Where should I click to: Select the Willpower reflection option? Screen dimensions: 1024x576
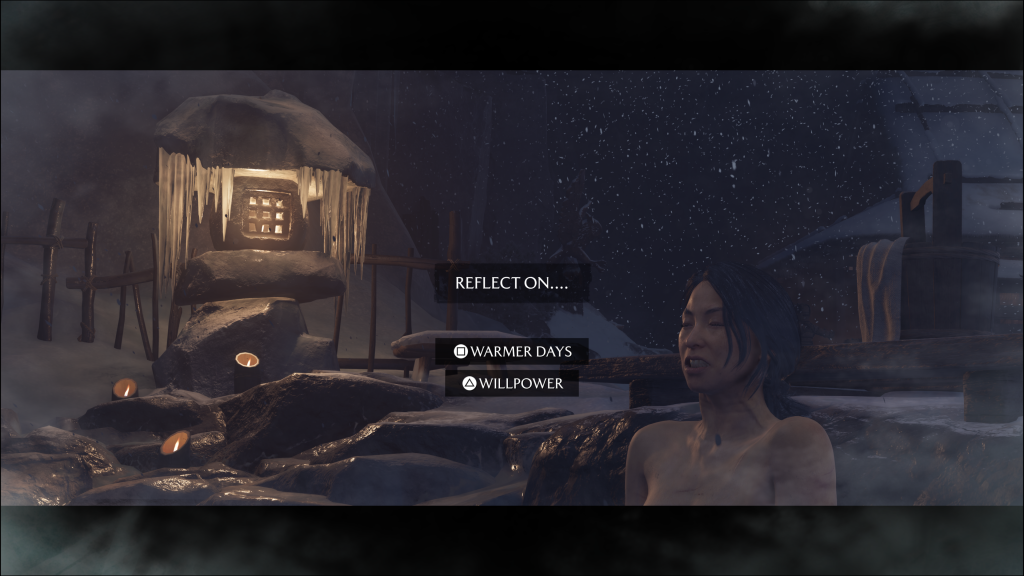[x=512, y=383]
